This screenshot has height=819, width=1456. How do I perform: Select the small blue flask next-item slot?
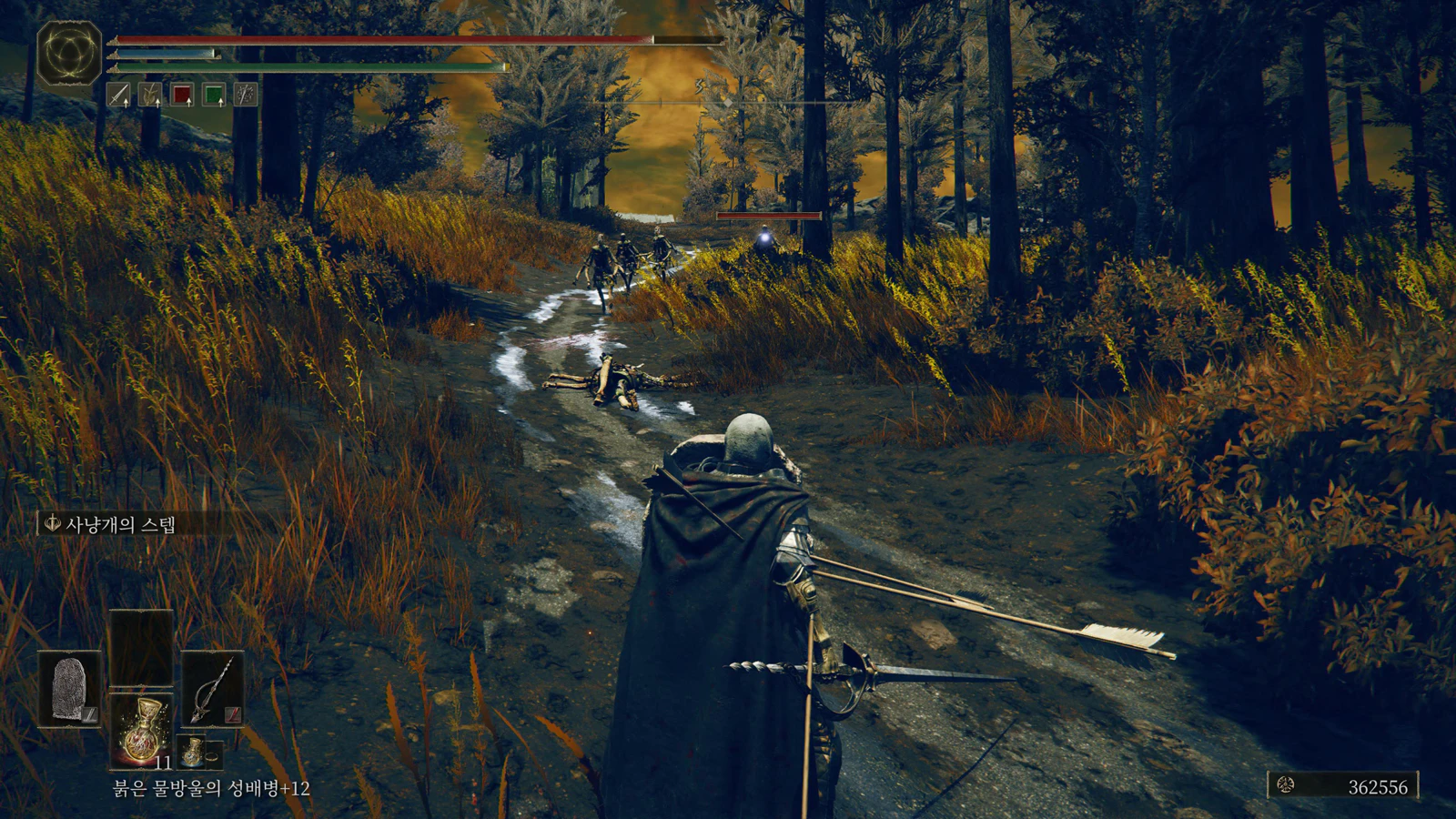pyautogui.click(x=192, y=753)
